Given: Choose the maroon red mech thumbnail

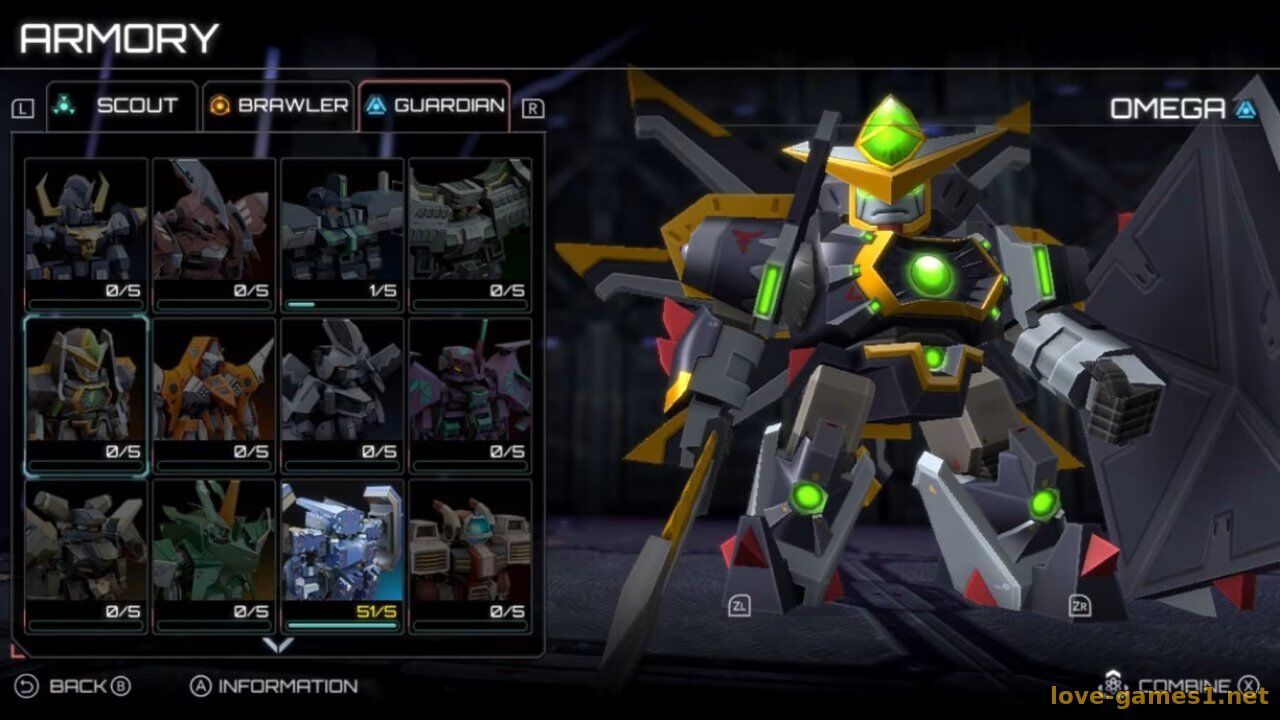Looking at the screenshot, I should 214,234.
